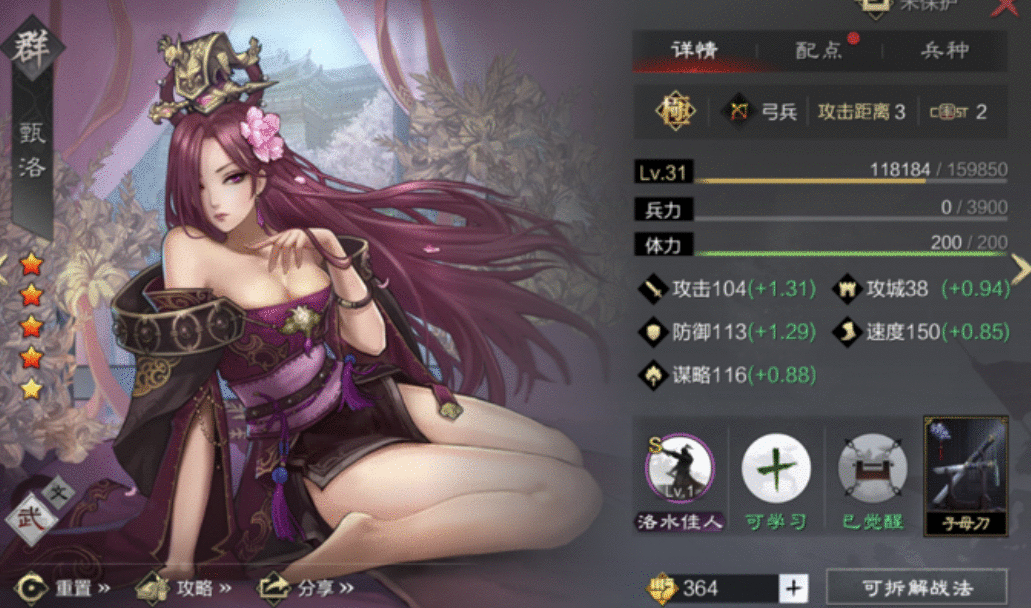Open the 配点 tab
This screenshot has width=1031, height=608.
[x=819, y=51]
